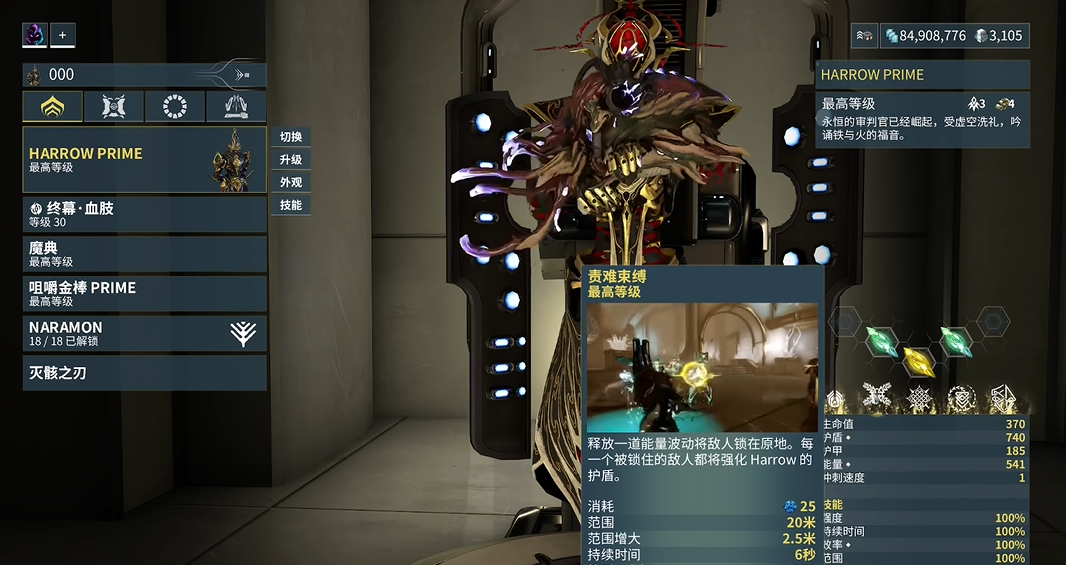The height and width of the screenshot is (565, 1066).
Task: Open the 外观 (appearance) menu
Action: [x=291, y=183]
